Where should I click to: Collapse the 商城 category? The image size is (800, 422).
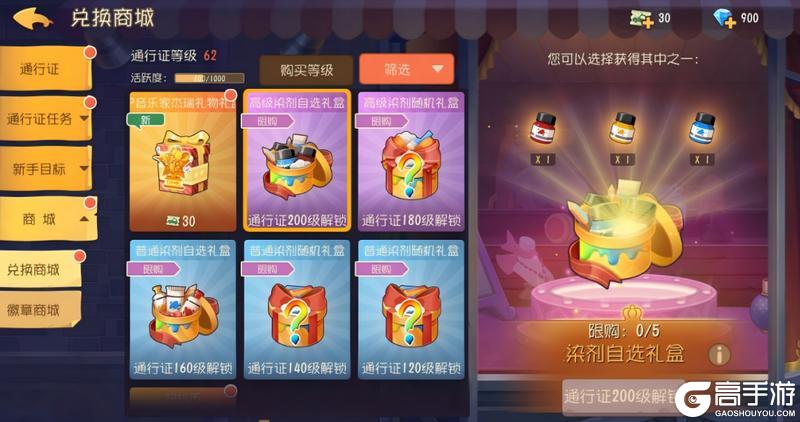pos(48,218)
